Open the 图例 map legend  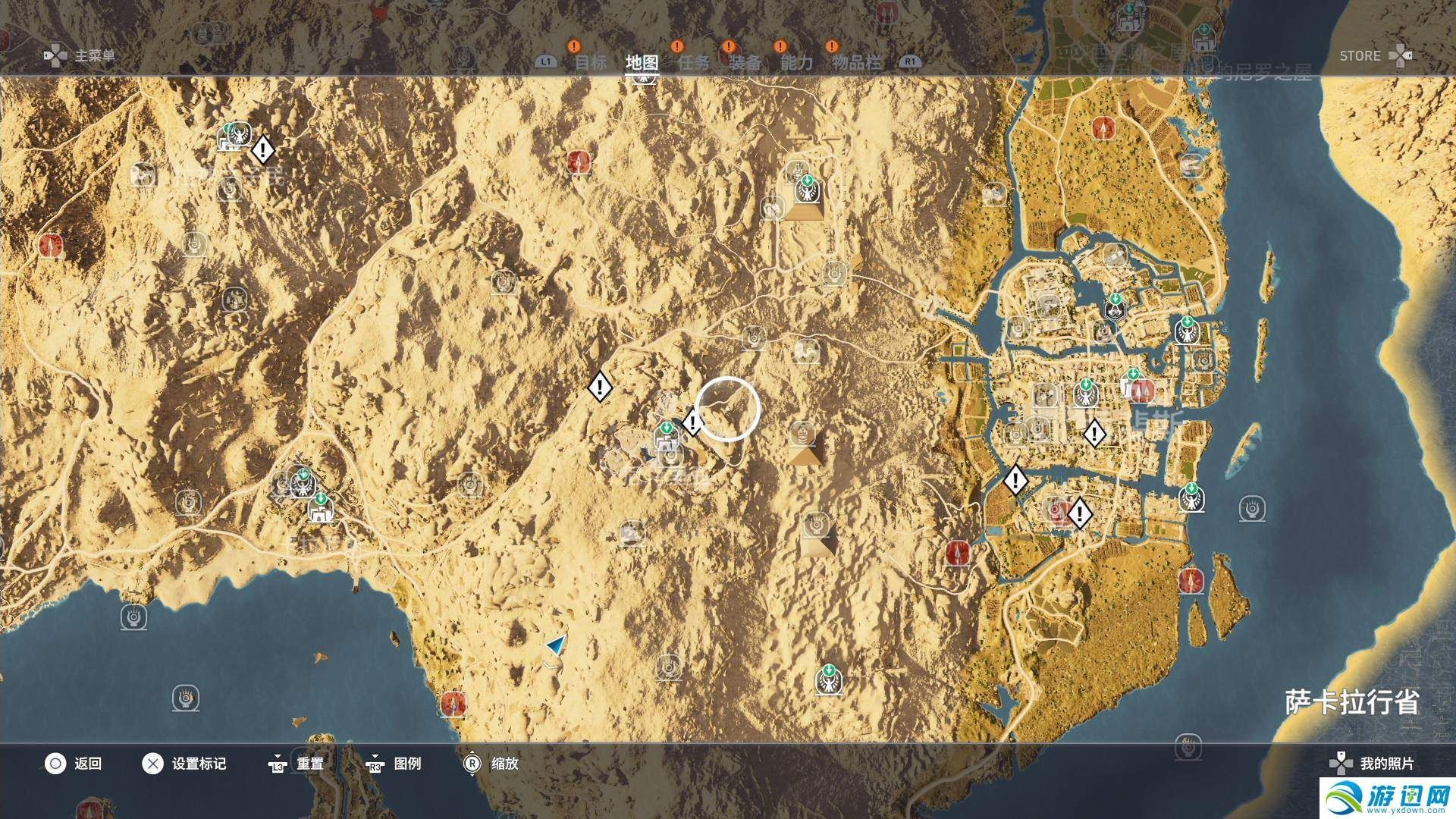coord(394,764)
